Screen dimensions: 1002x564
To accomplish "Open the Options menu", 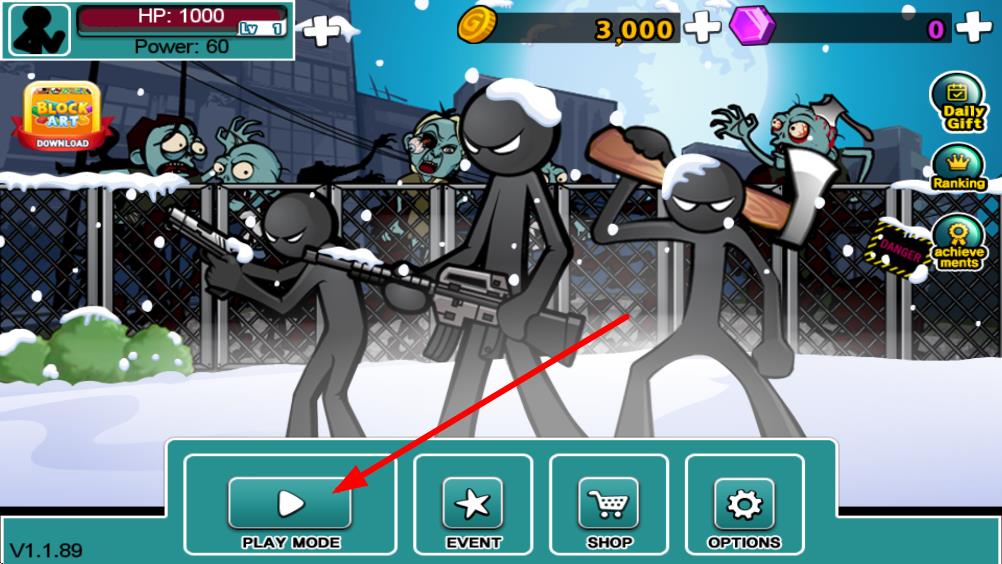I will click(x=744, y=503).
